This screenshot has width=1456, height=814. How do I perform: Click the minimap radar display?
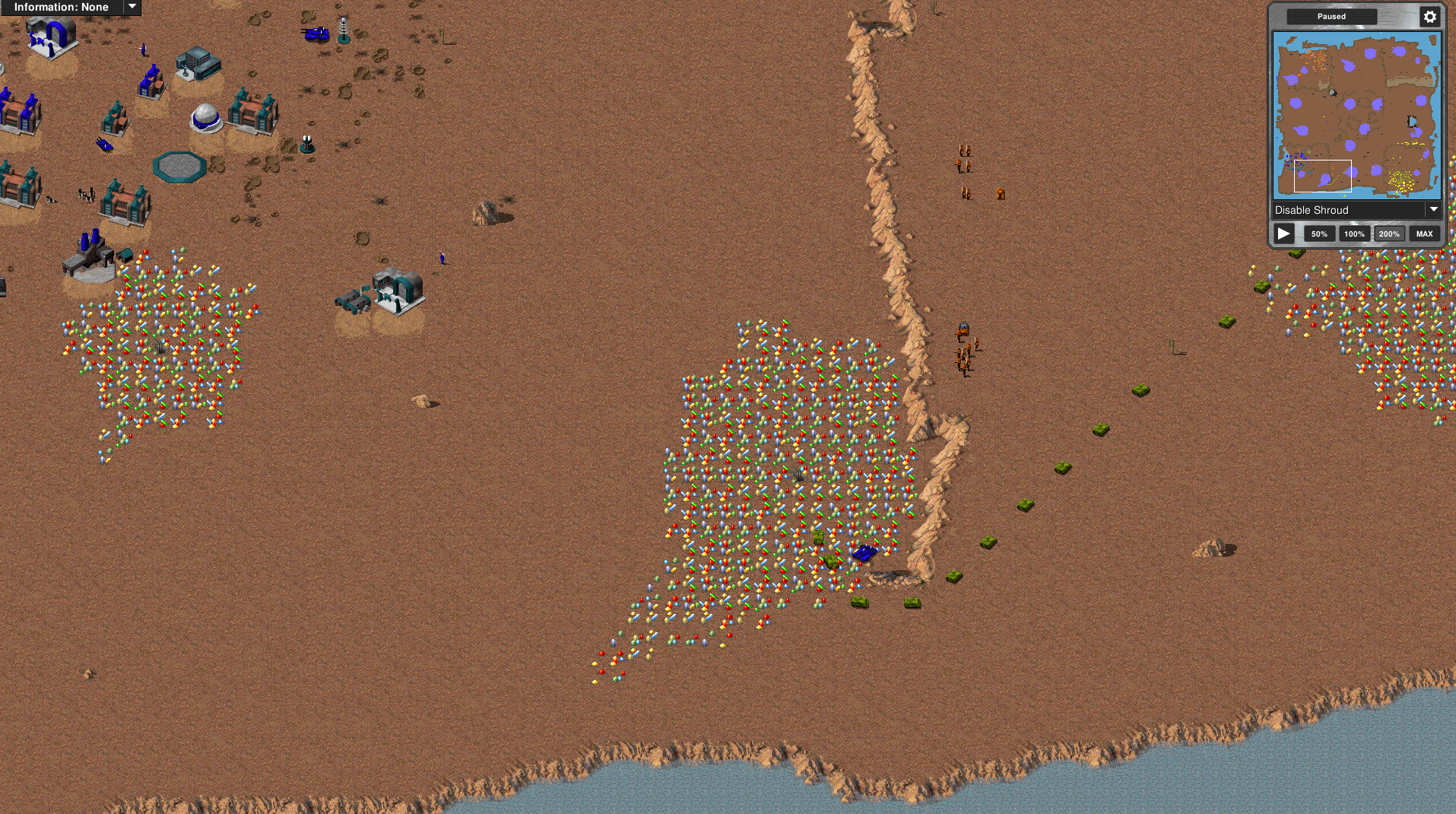tap(1356, 115)
